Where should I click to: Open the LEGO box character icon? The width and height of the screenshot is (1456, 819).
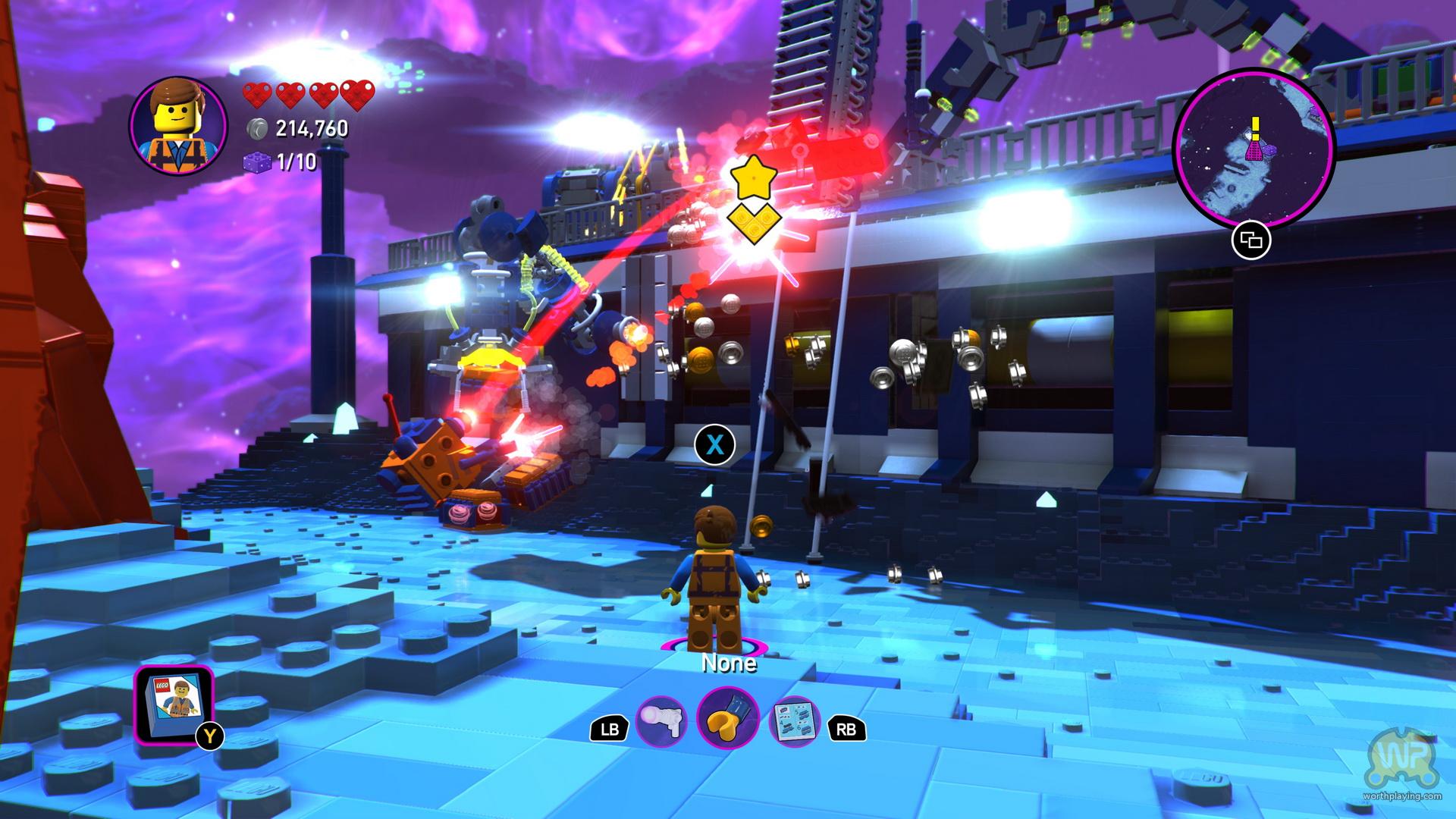(x=174, y=704)
